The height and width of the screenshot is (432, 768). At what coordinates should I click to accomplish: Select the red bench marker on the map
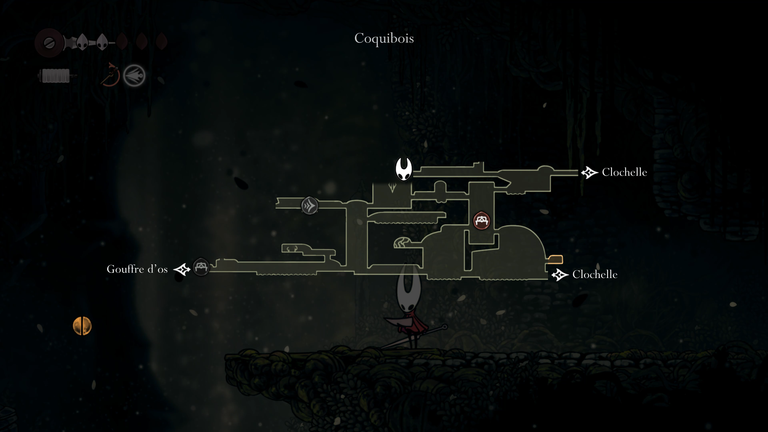click(x=481, y=221)
